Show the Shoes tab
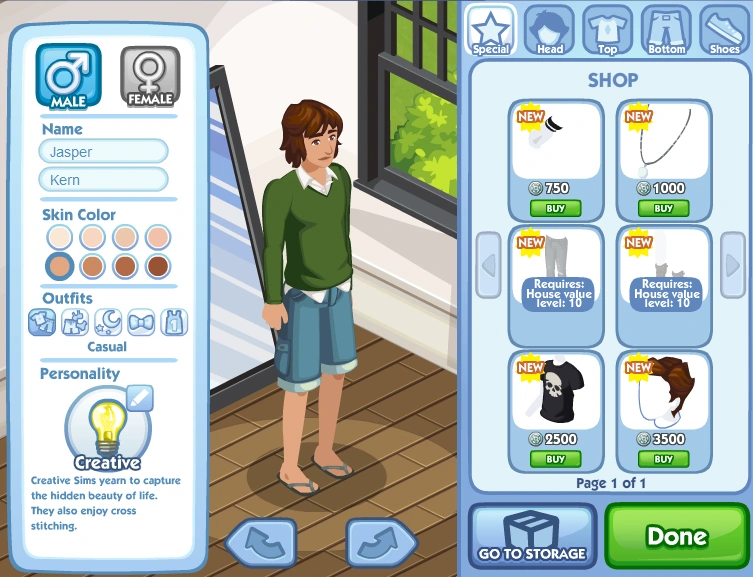Image resolution: width=753 pixels, height=577 pixels. coord(723,29)
